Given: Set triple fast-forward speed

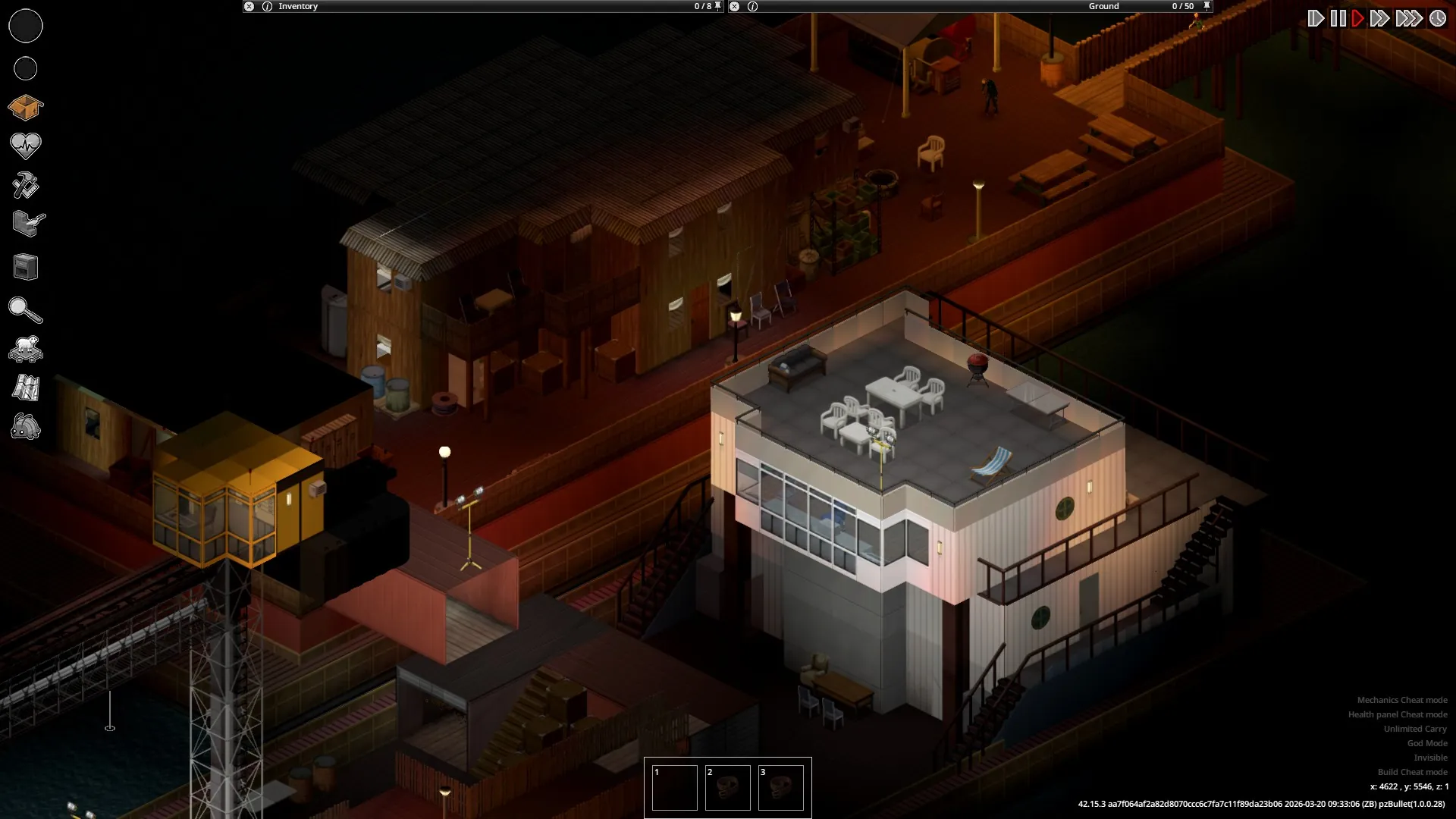Looking at the screenshot, I should click(1408, 18).
